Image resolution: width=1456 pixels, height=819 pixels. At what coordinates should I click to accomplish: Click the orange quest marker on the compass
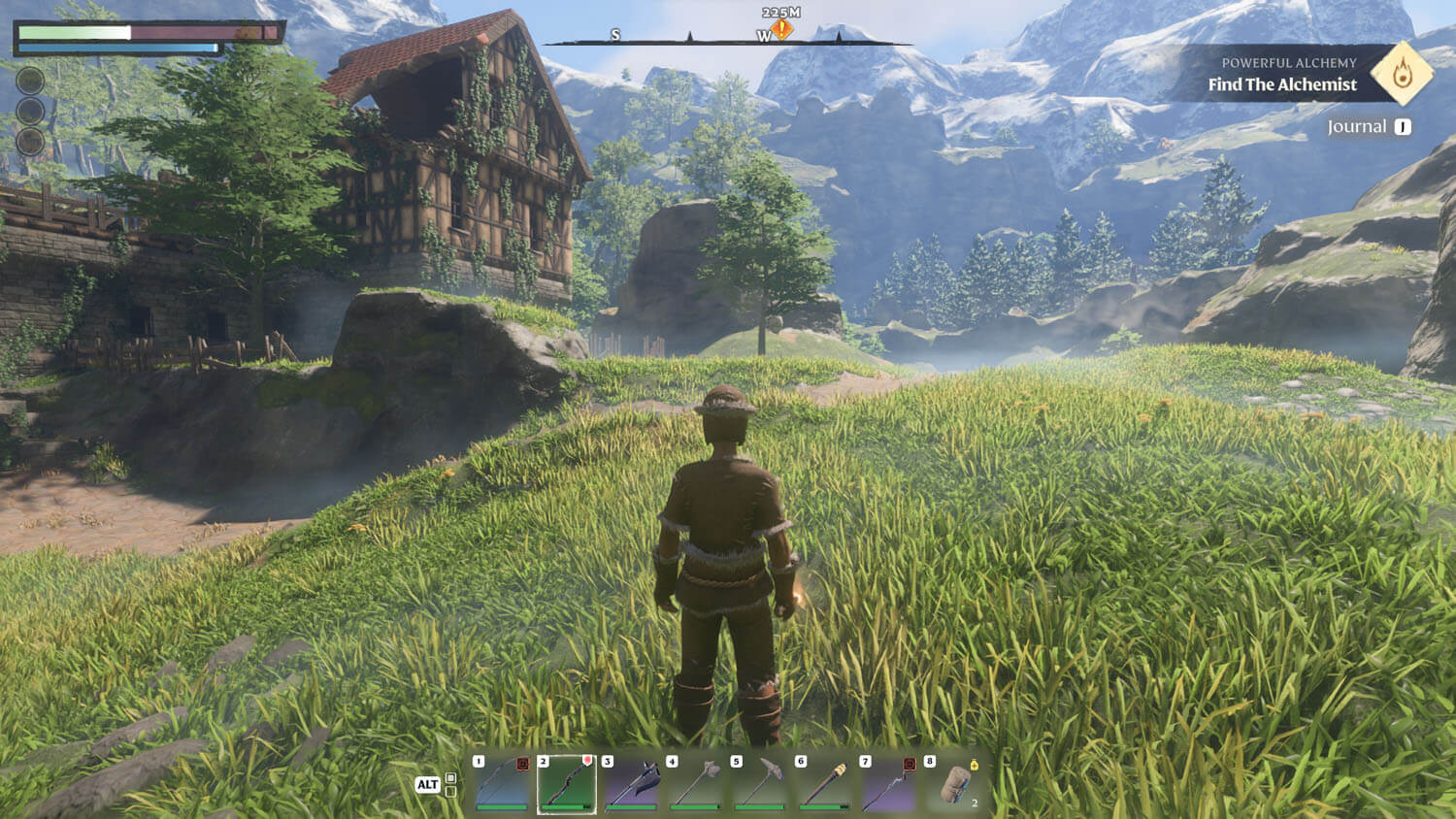[x=781, y=30]
